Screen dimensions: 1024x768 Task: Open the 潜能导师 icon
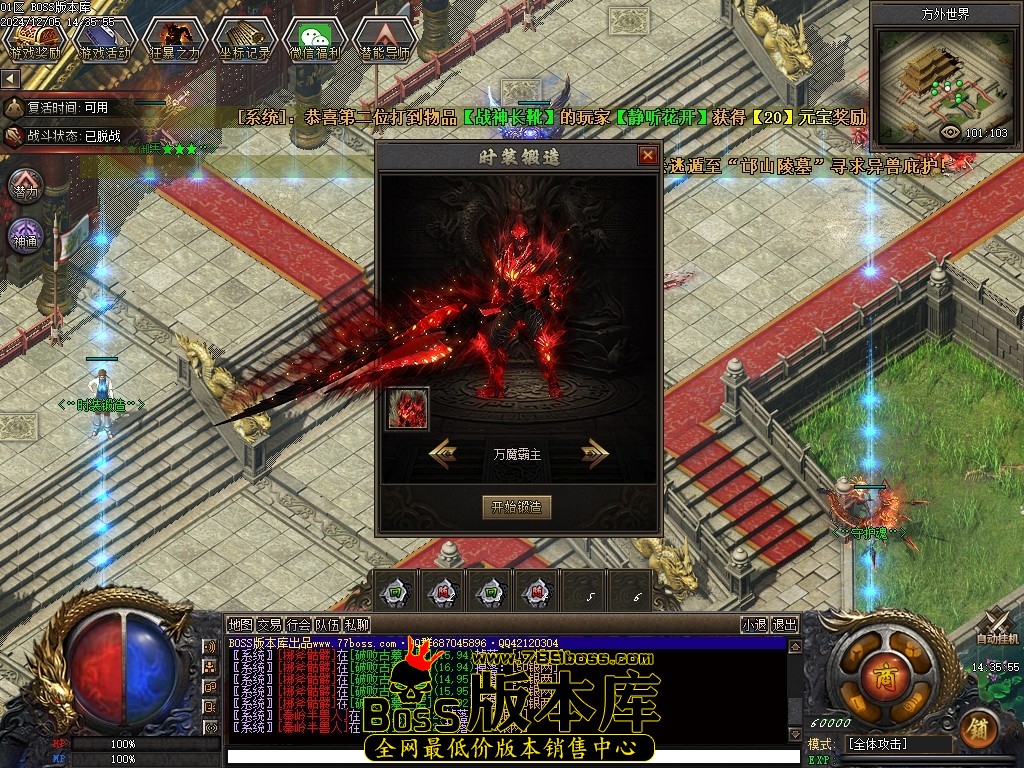point(385,38)
